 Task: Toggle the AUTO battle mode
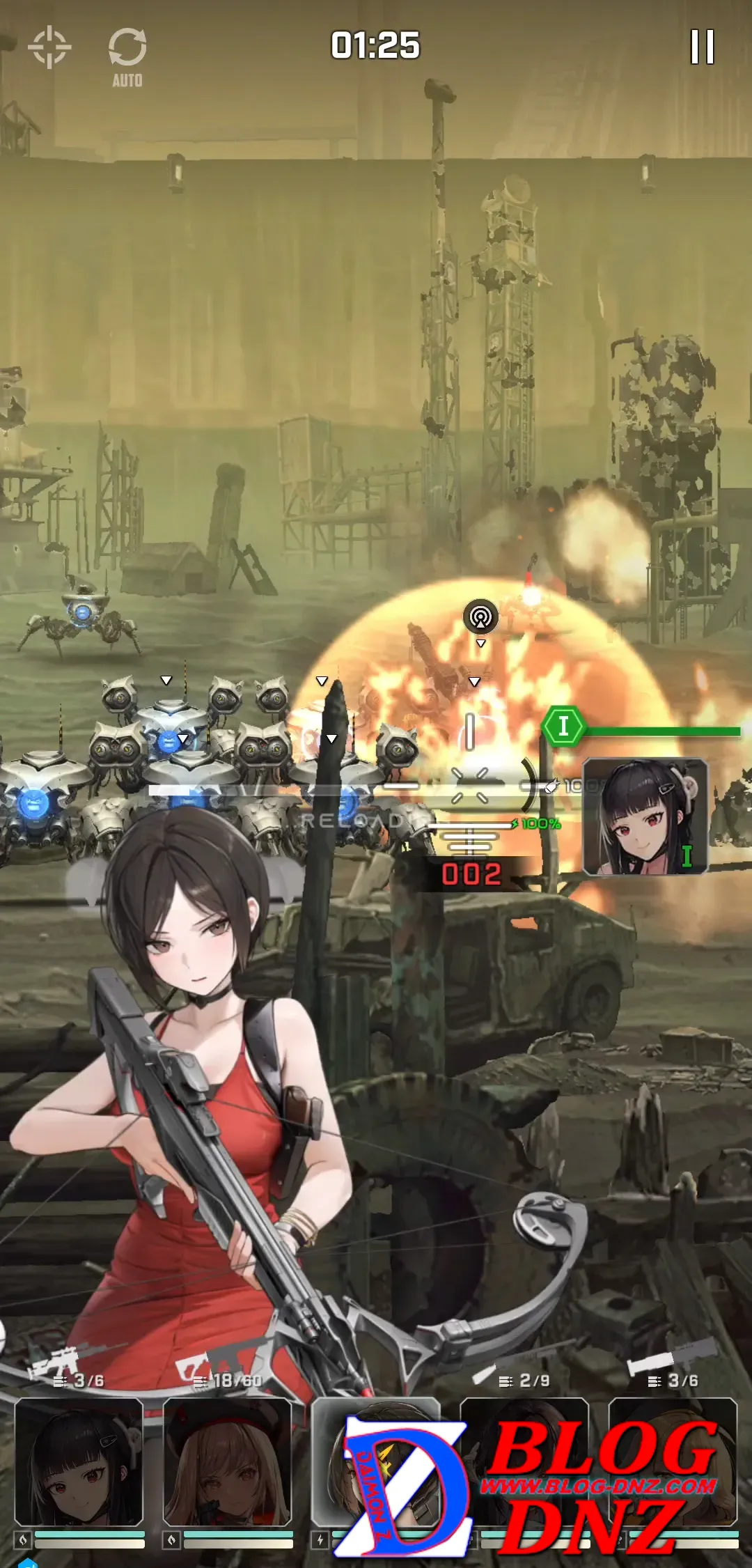pyautogui.click(x=127, y=57)
